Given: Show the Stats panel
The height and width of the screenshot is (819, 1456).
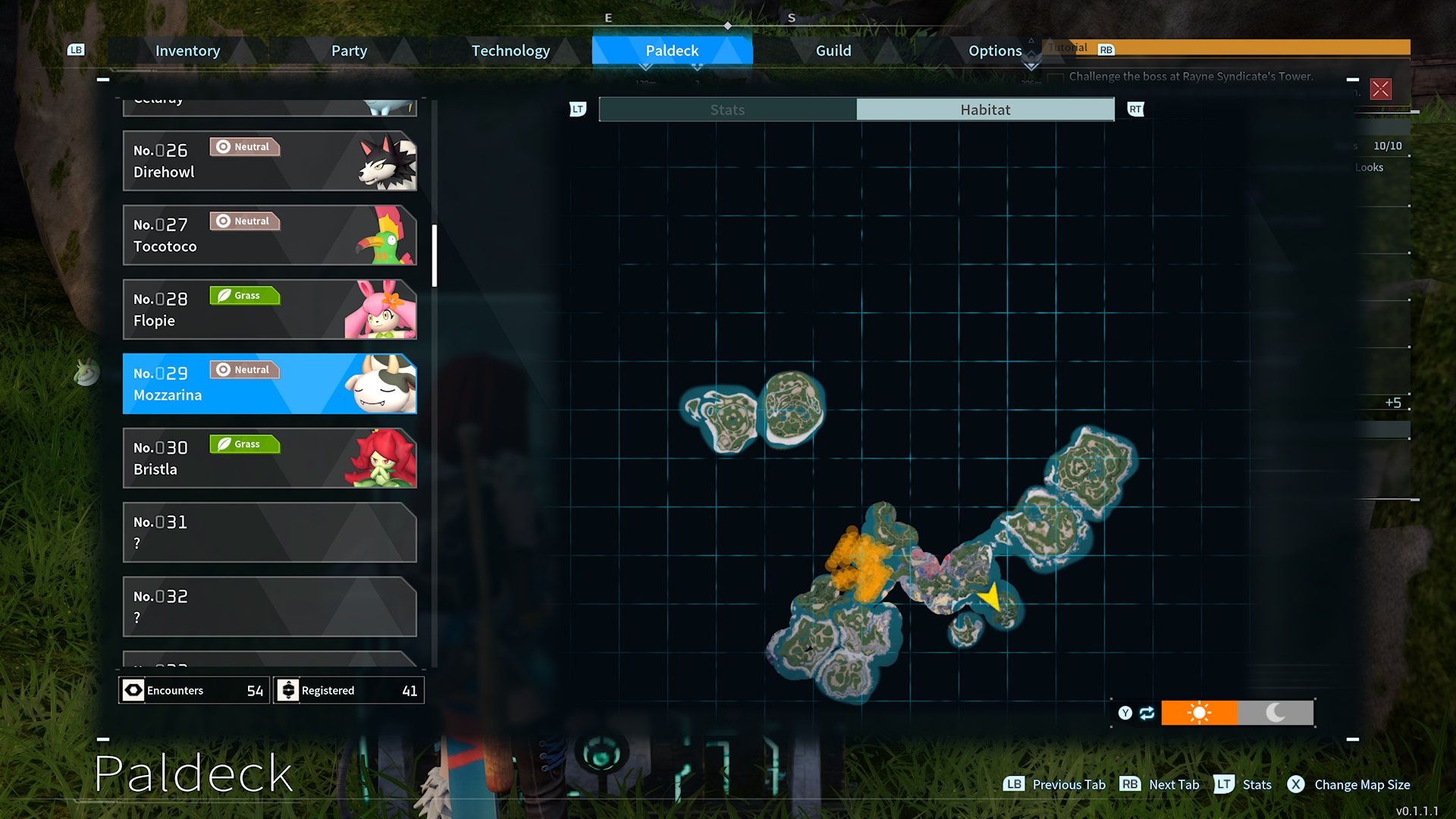Looking at the screenshot, I should (x=727, y=110).
